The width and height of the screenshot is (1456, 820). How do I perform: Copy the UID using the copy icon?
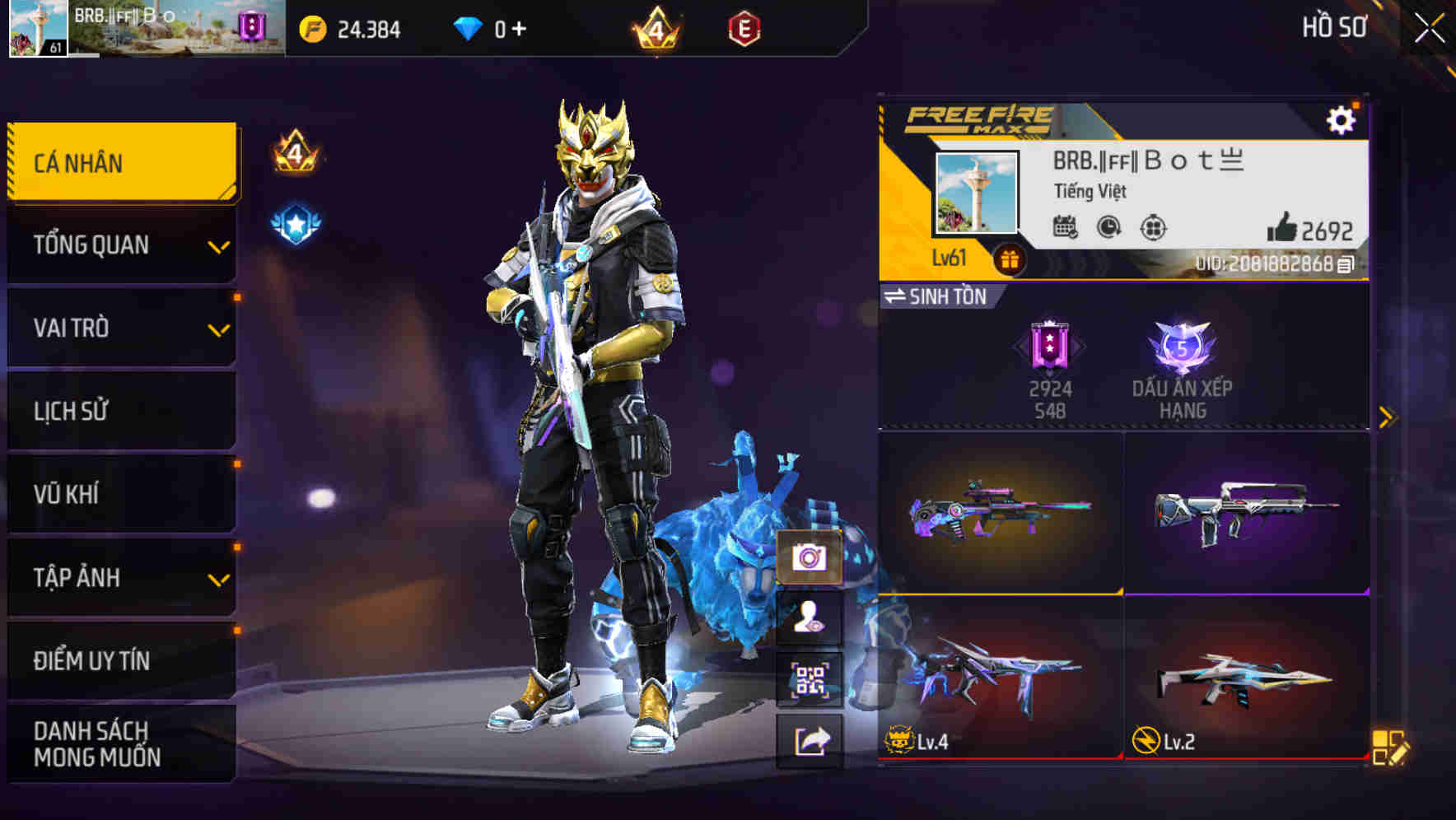coord(1346,265)
